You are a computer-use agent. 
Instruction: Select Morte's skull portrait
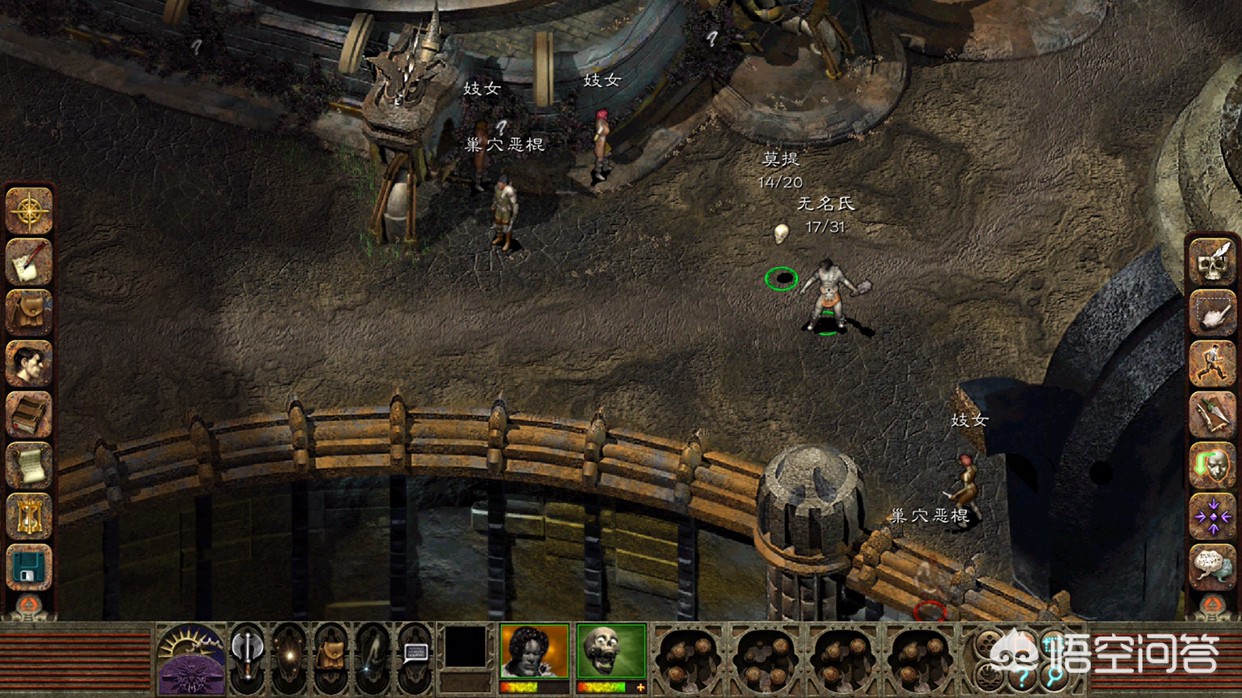[611, 652]
